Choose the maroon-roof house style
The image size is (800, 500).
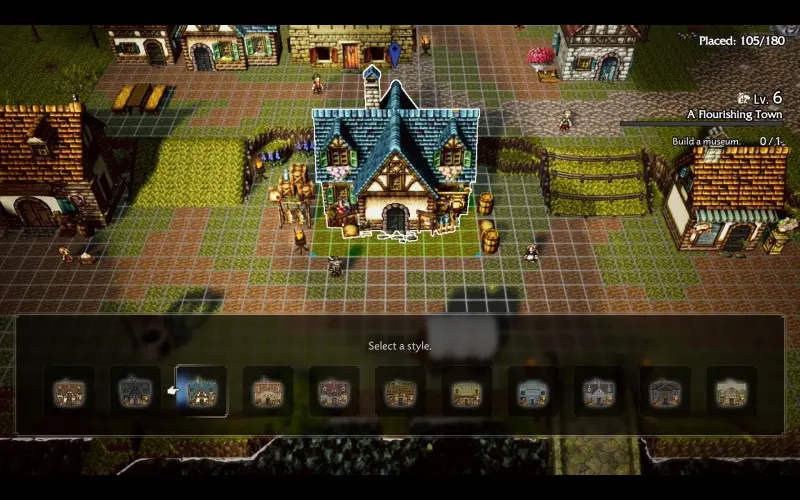click(x=334, y=392)
